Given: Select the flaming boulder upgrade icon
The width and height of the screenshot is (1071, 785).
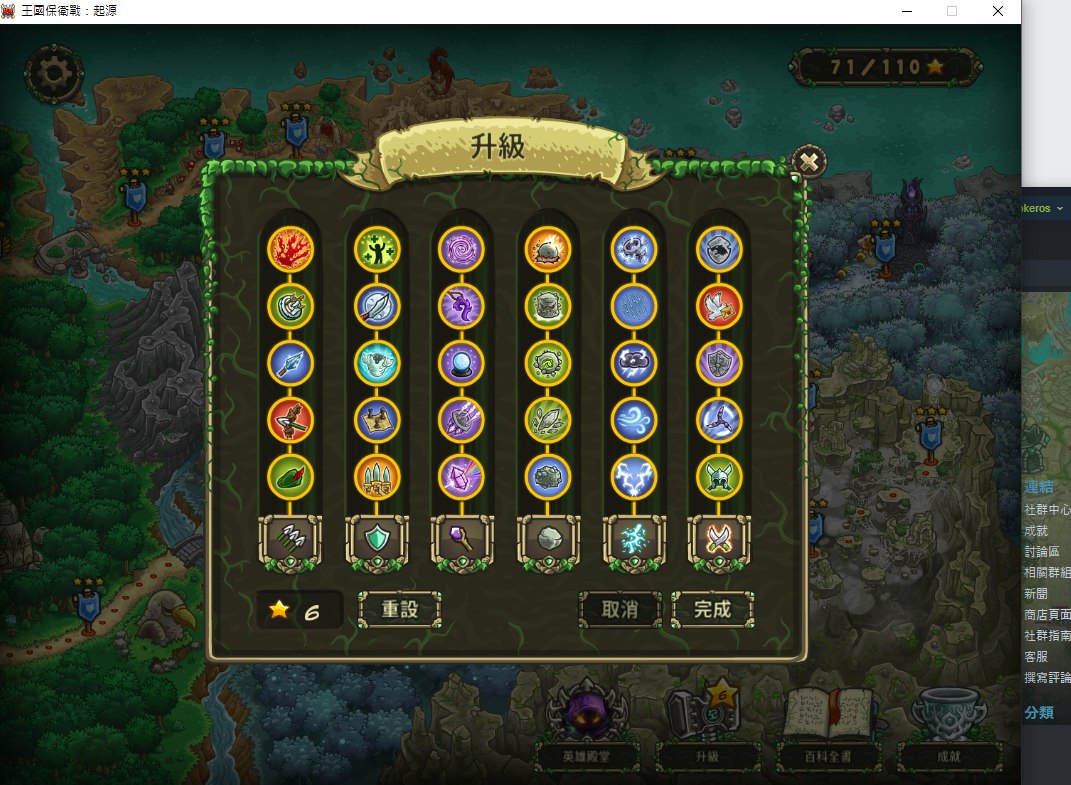Looking at the screenshot, I should click(x=547, y=249).
